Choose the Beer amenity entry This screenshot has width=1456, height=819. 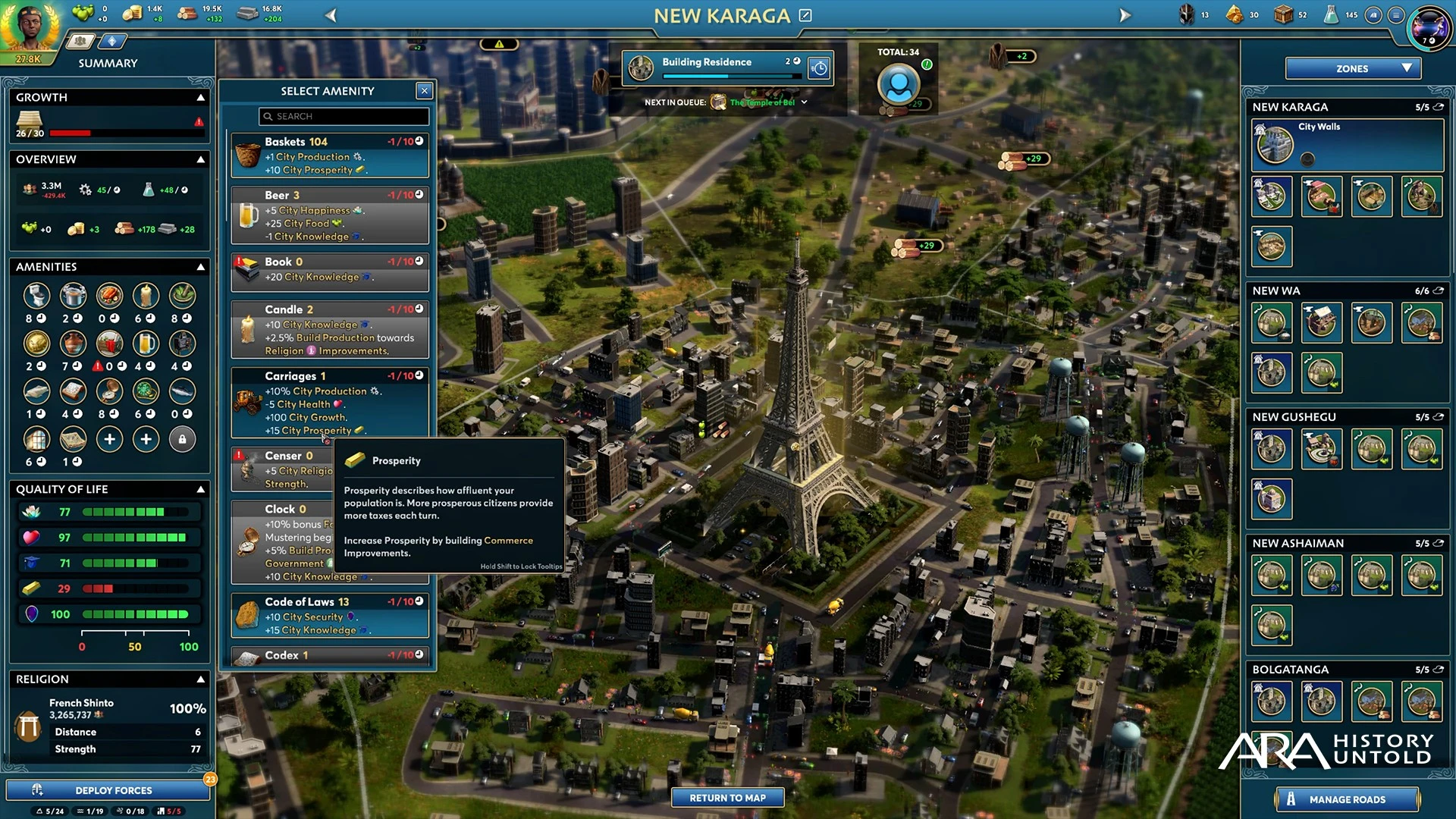pos(330,215)
